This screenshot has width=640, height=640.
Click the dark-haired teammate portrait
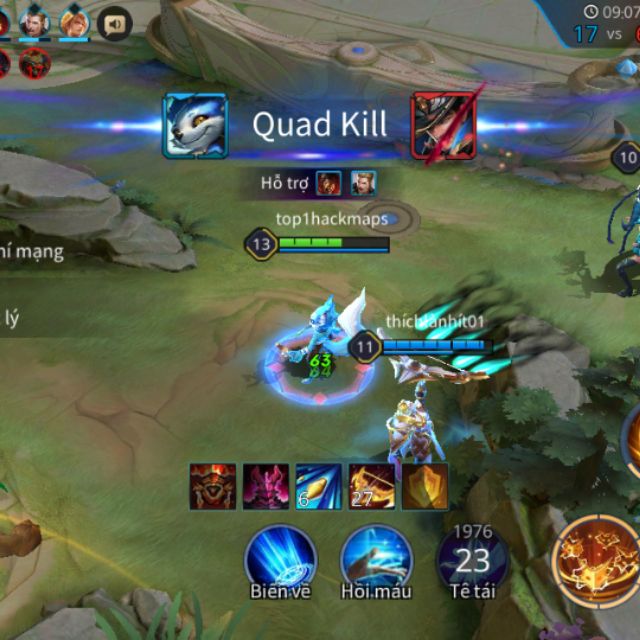click(34, 21)
